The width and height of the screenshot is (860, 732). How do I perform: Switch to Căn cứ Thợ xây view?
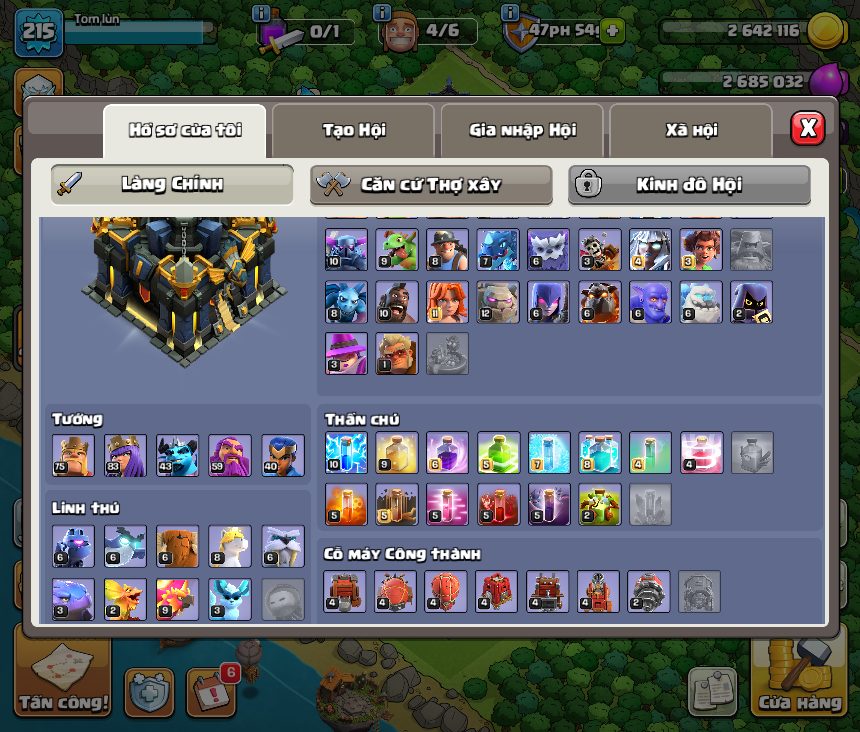431,185
